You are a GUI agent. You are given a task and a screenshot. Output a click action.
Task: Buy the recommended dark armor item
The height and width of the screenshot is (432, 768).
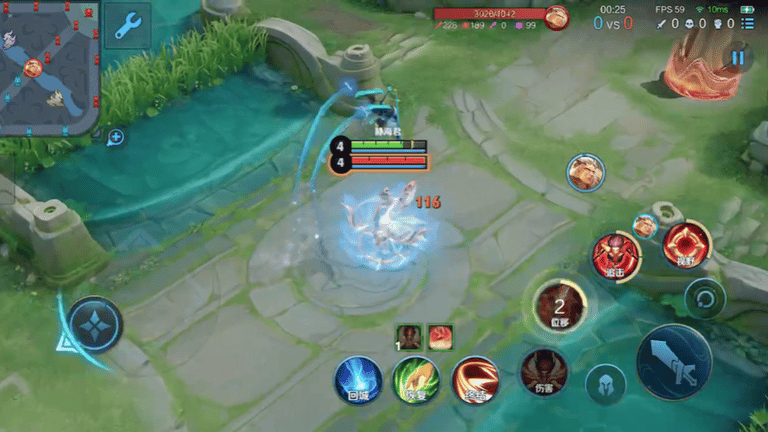(x=408, y=337)
